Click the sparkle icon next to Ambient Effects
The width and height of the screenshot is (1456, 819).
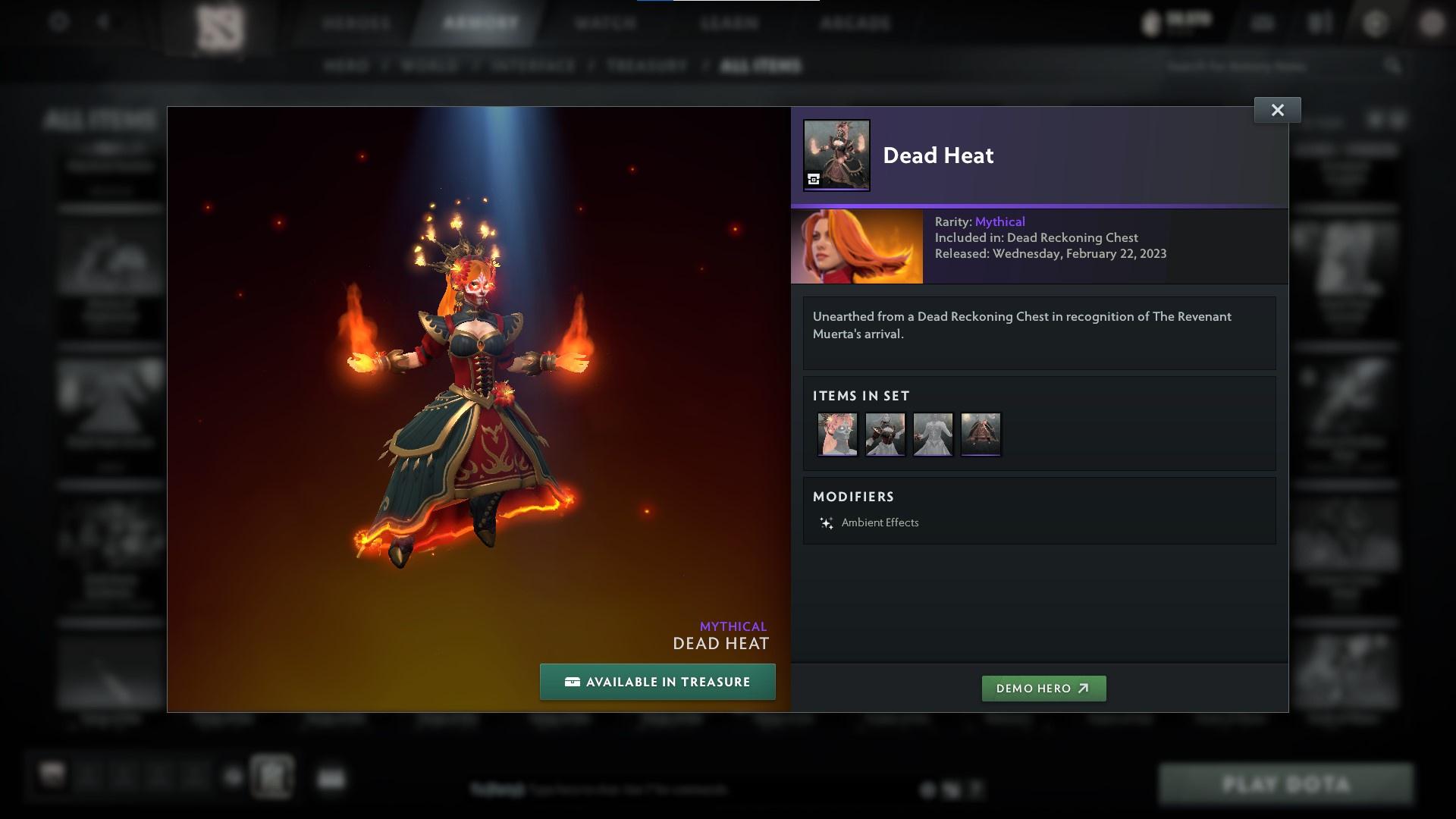click(825, 522)
